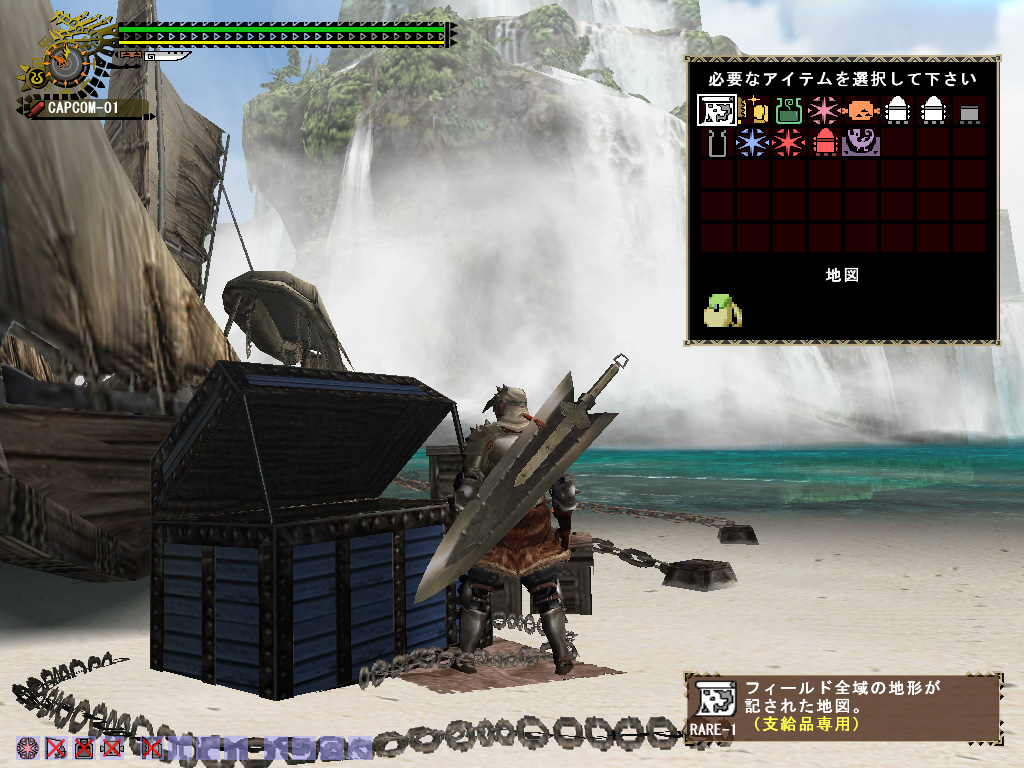
Task: Select the purple lizard icon item
Action: point(861,143)
